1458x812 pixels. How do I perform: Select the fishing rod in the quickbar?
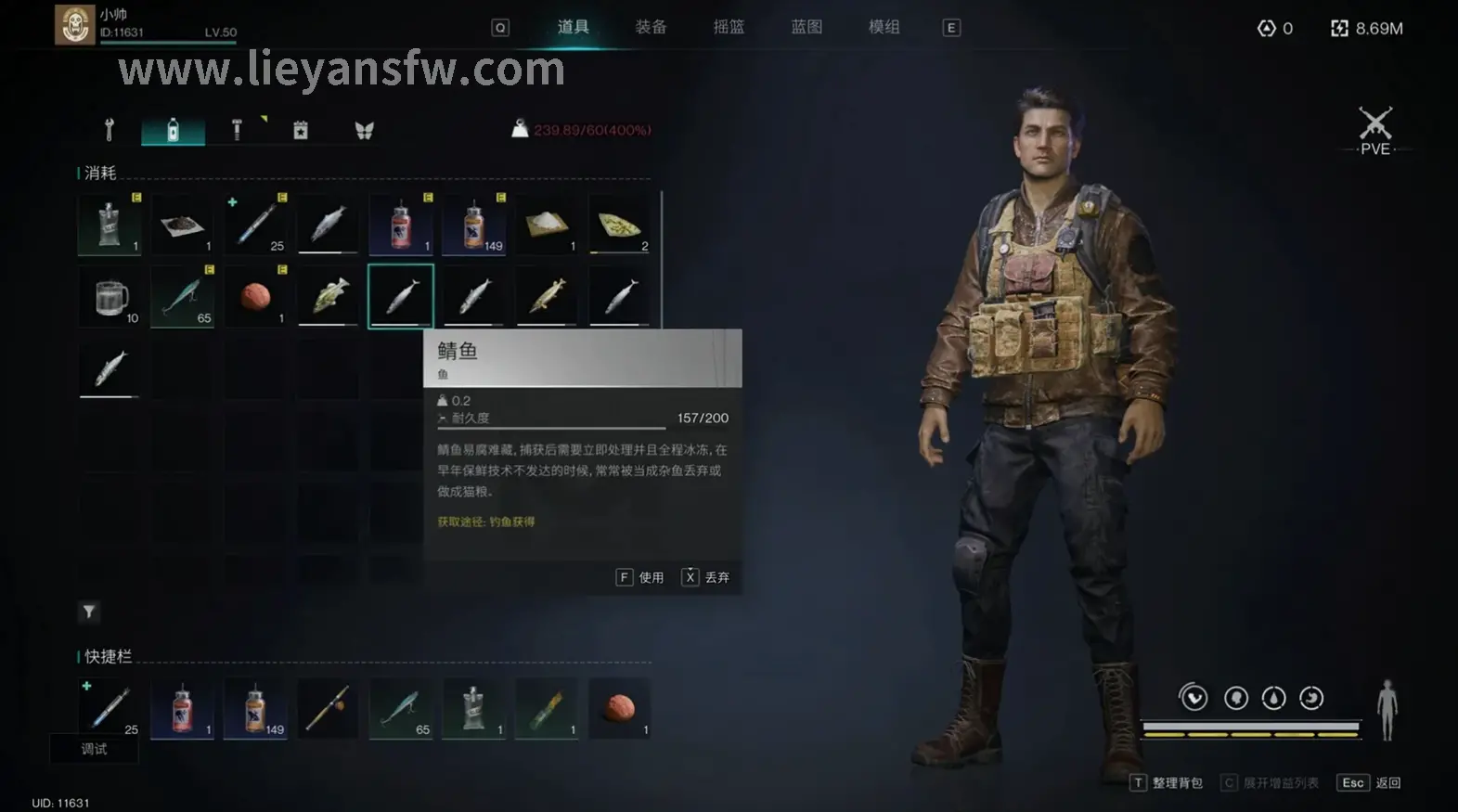329,709
